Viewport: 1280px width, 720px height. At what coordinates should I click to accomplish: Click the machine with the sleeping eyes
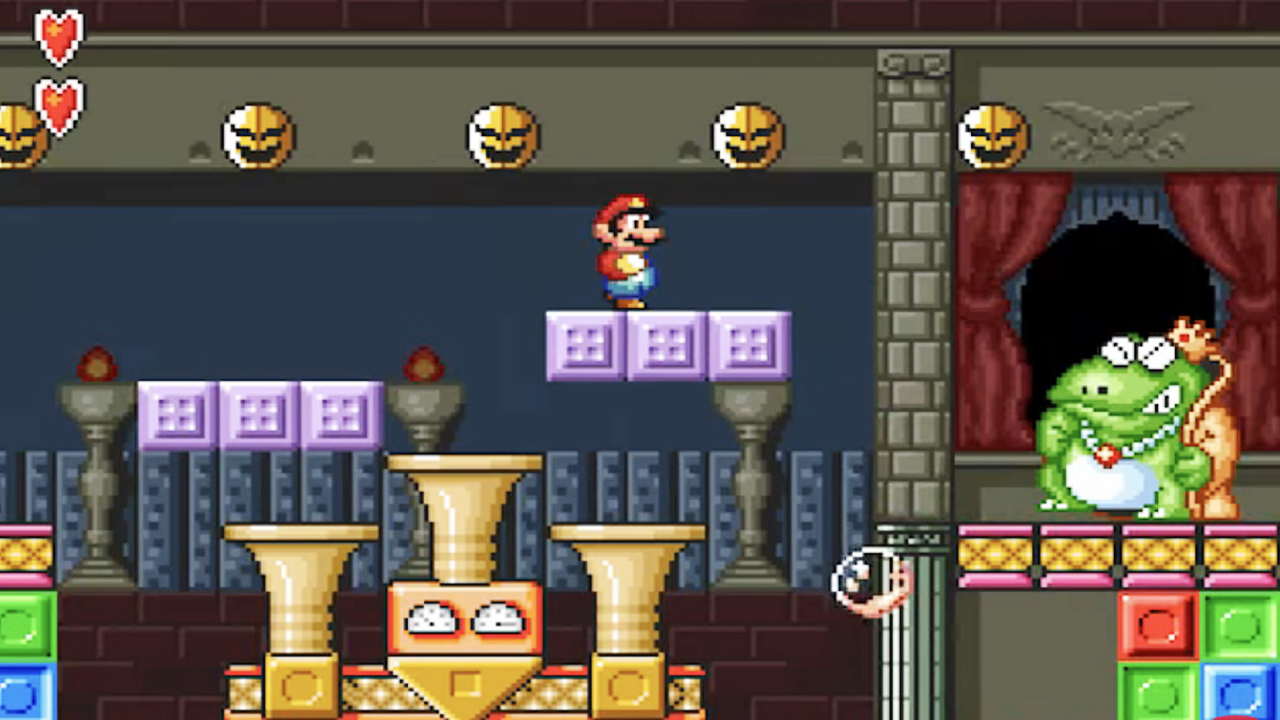465,620
